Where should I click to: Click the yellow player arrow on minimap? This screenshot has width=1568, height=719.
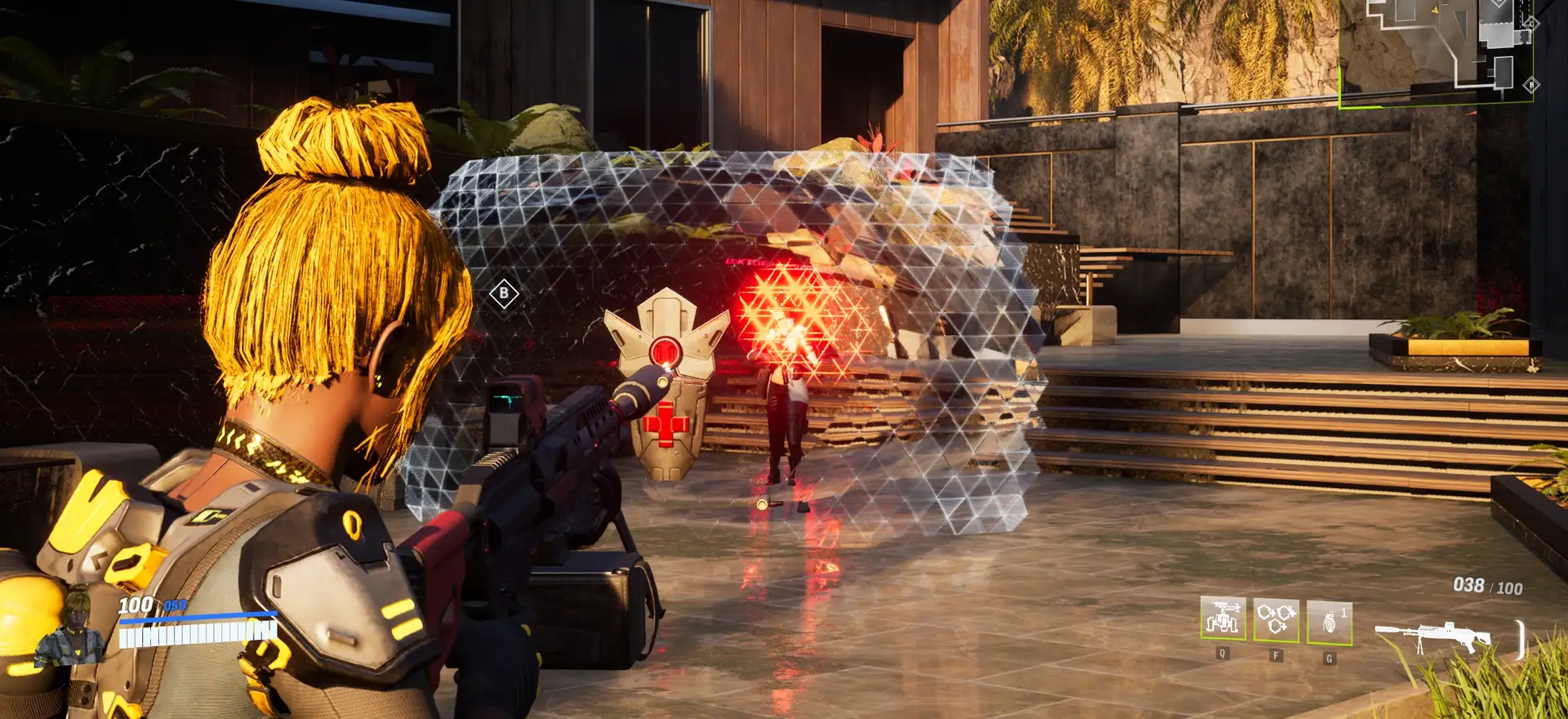pyautogui.click(x=1435, y=10)
